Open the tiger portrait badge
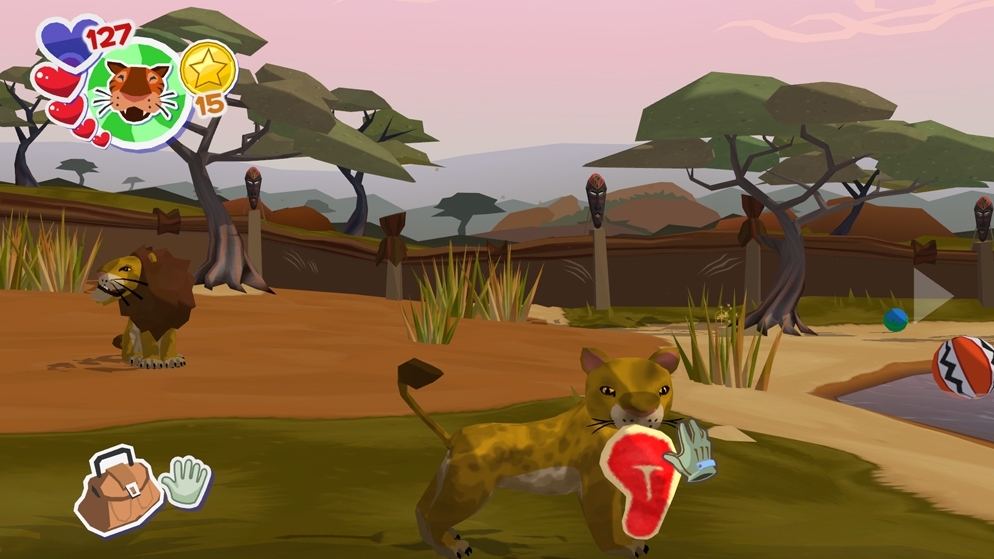Viewport: 994px width, 559px height. (x=138, y=93)
